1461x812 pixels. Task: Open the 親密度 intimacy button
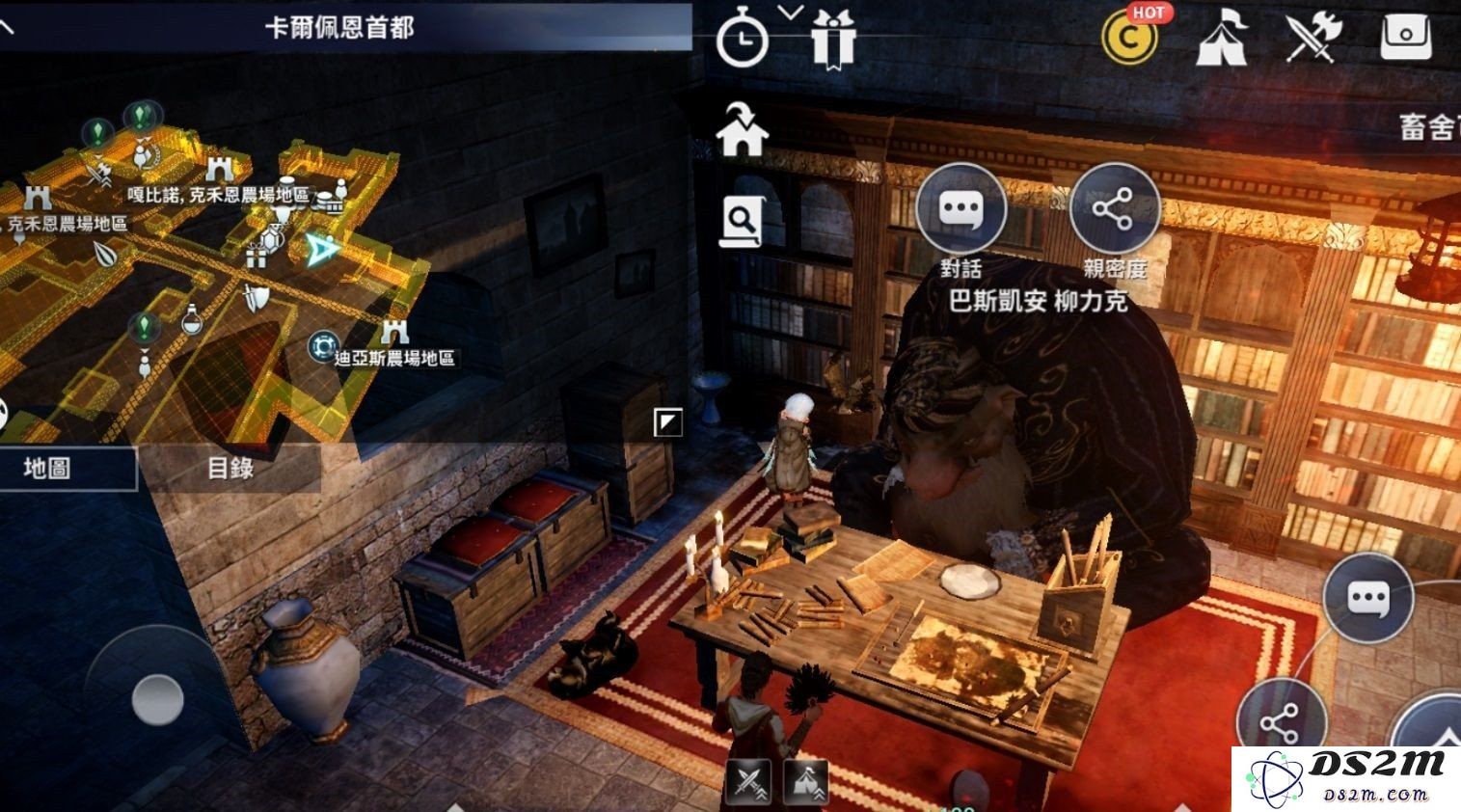coord(1114,210)
